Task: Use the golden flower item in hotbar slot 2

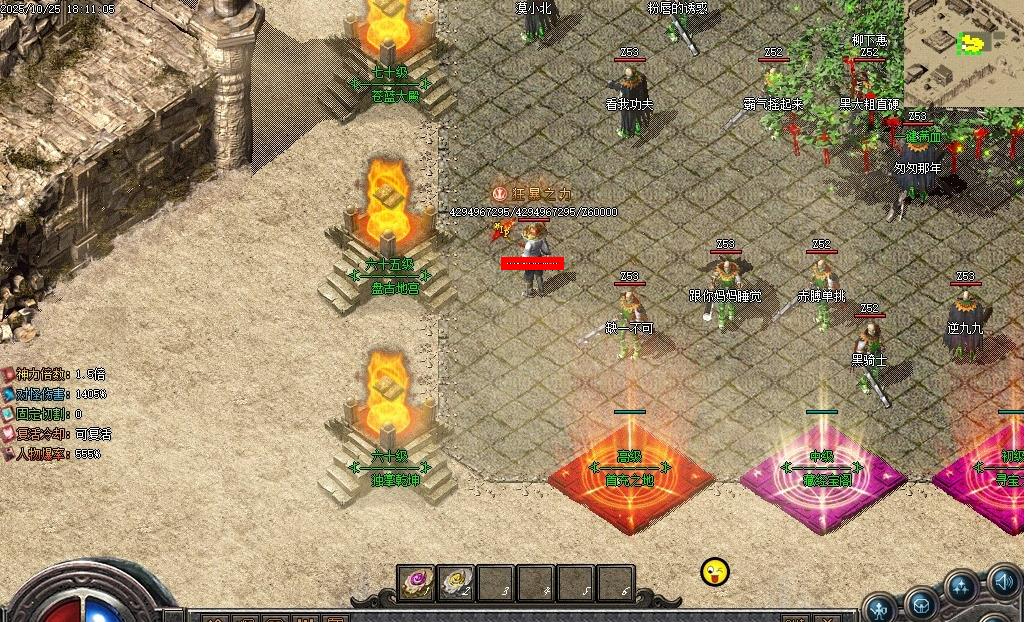Action: coord(456,581)
